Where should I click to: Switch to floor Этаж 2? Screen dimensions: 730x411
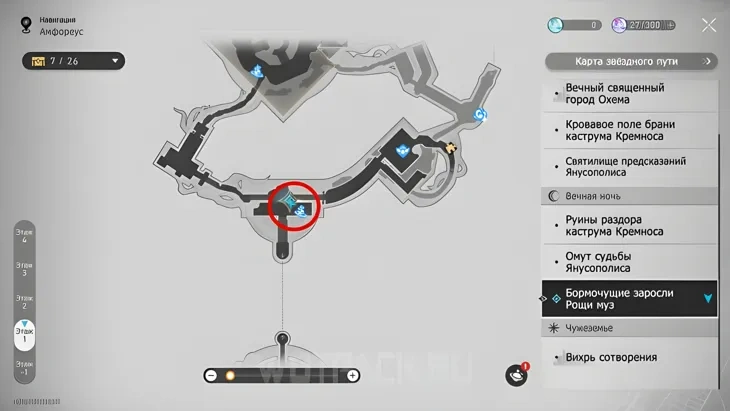pyautogui.click(x=23, y=301)
